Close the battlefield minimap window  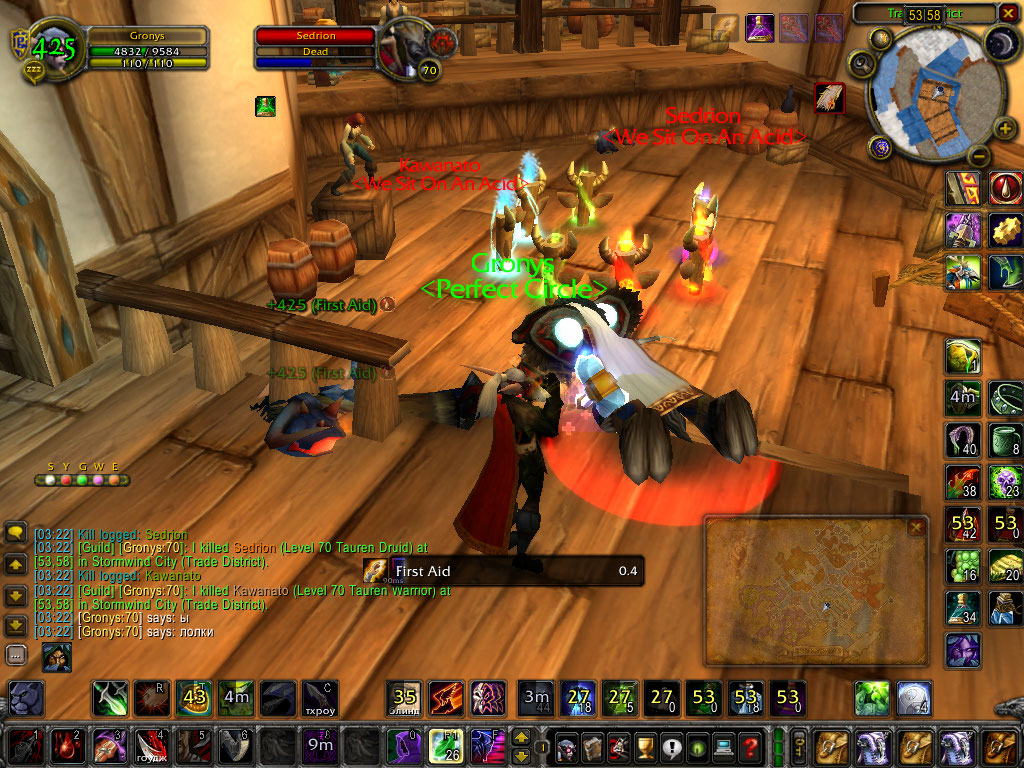(916, 527)
